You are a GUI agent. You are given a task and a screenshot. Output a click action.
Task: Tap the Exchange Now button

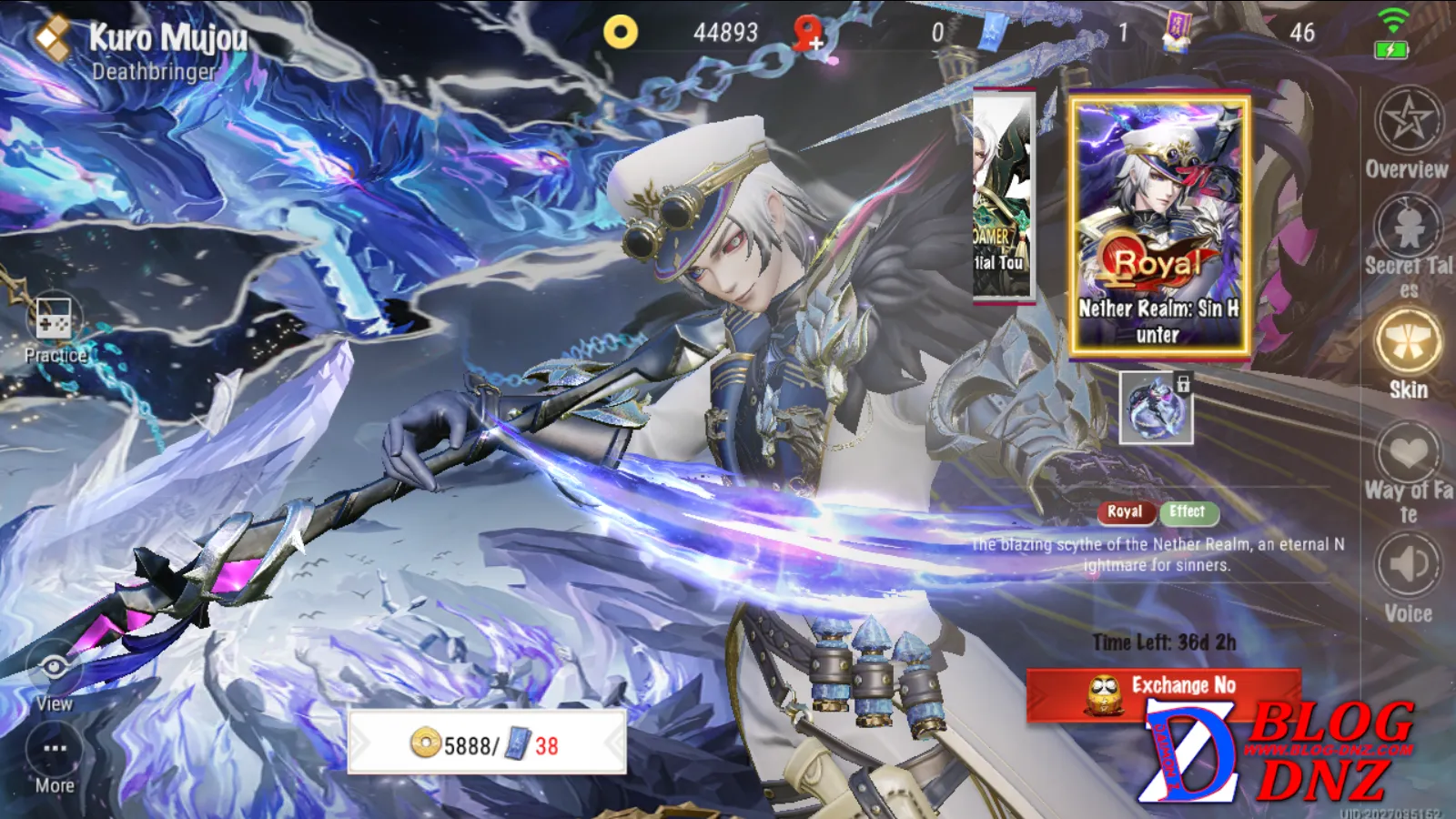tap(1164, 694)
